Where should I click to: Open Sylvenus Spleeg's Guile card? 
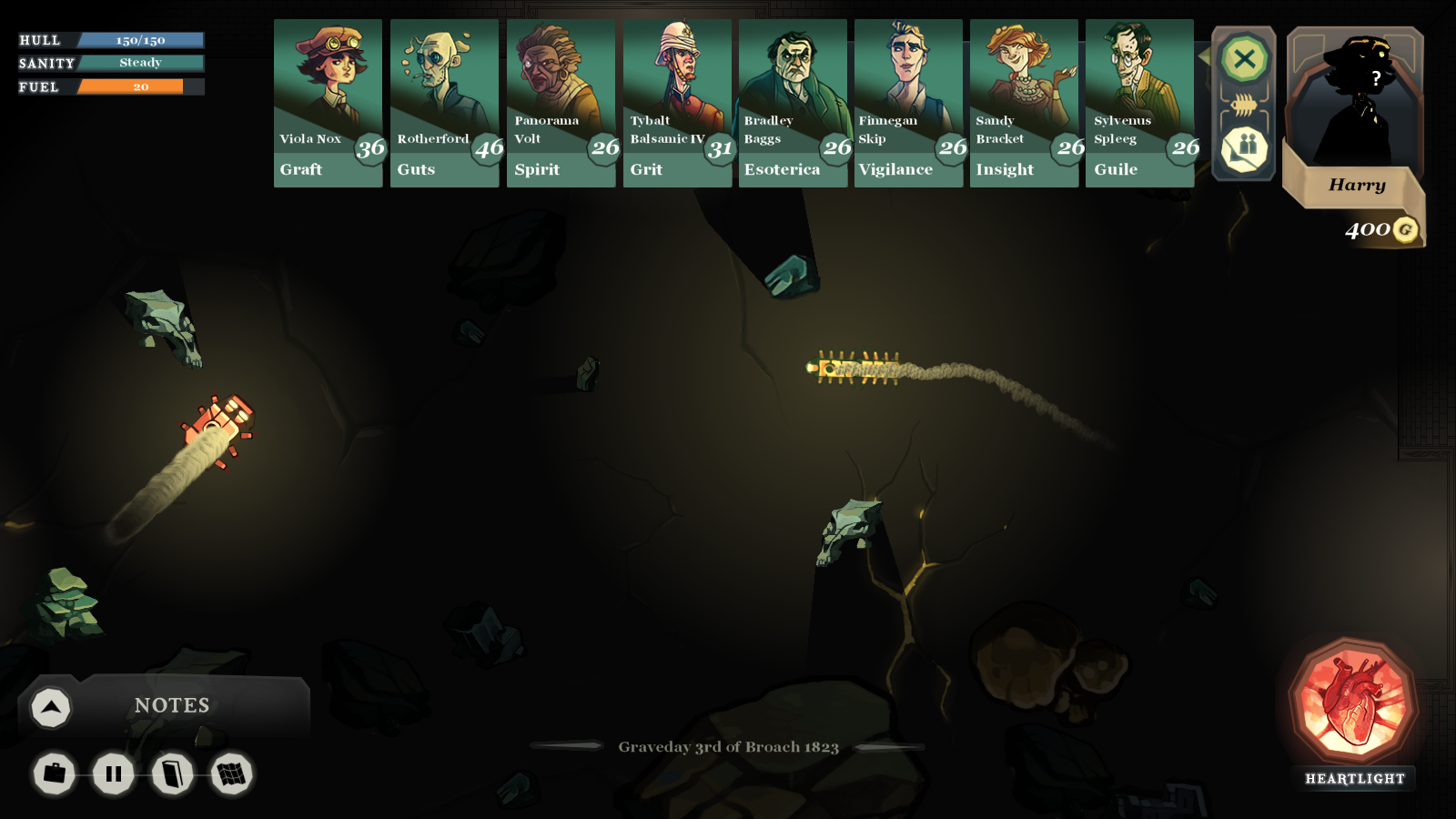(x=1139, y=103)
